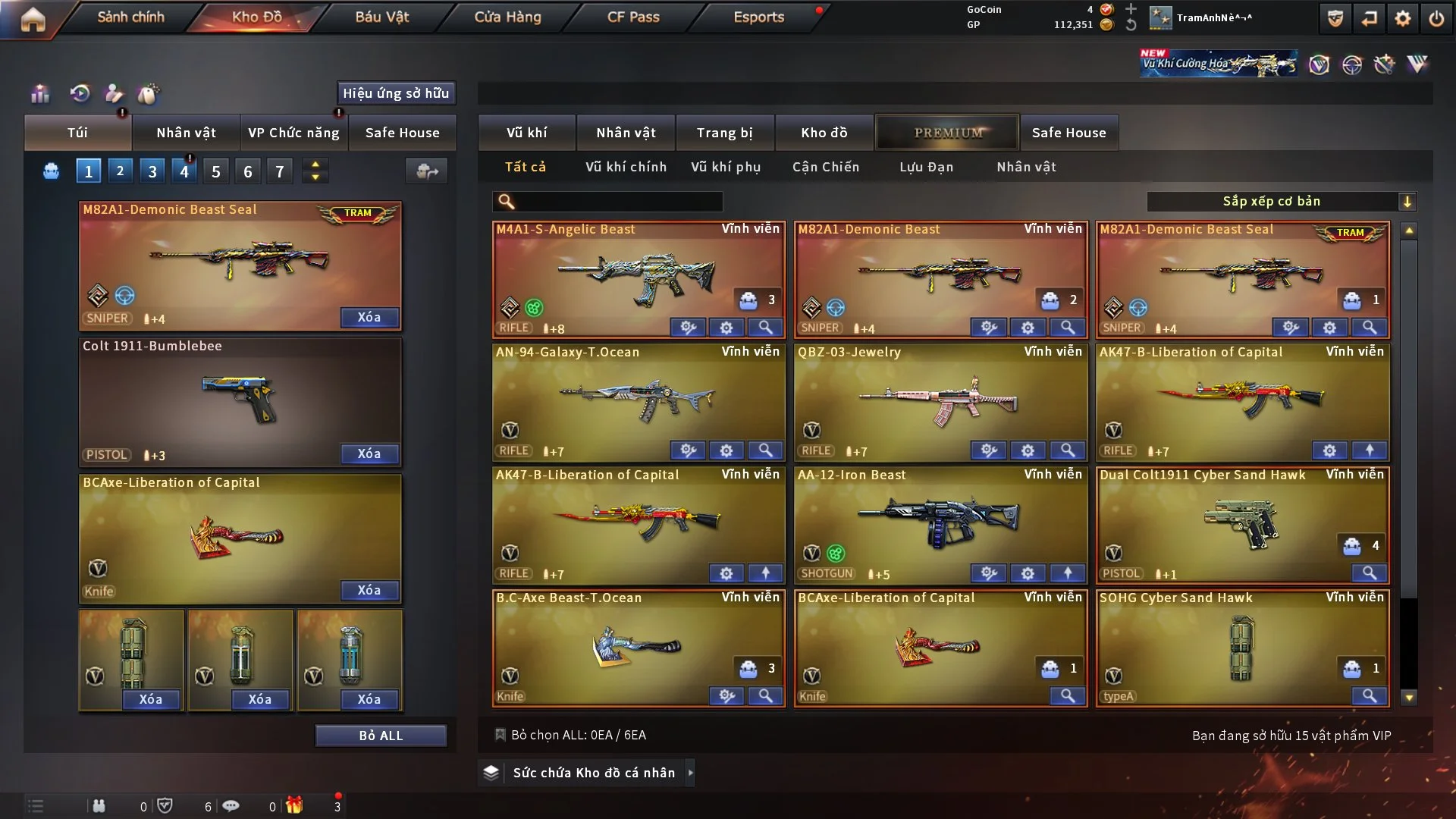Open the Sảnh chính lobby tab
Screen dimensions: 1456x819
[130, 17]
